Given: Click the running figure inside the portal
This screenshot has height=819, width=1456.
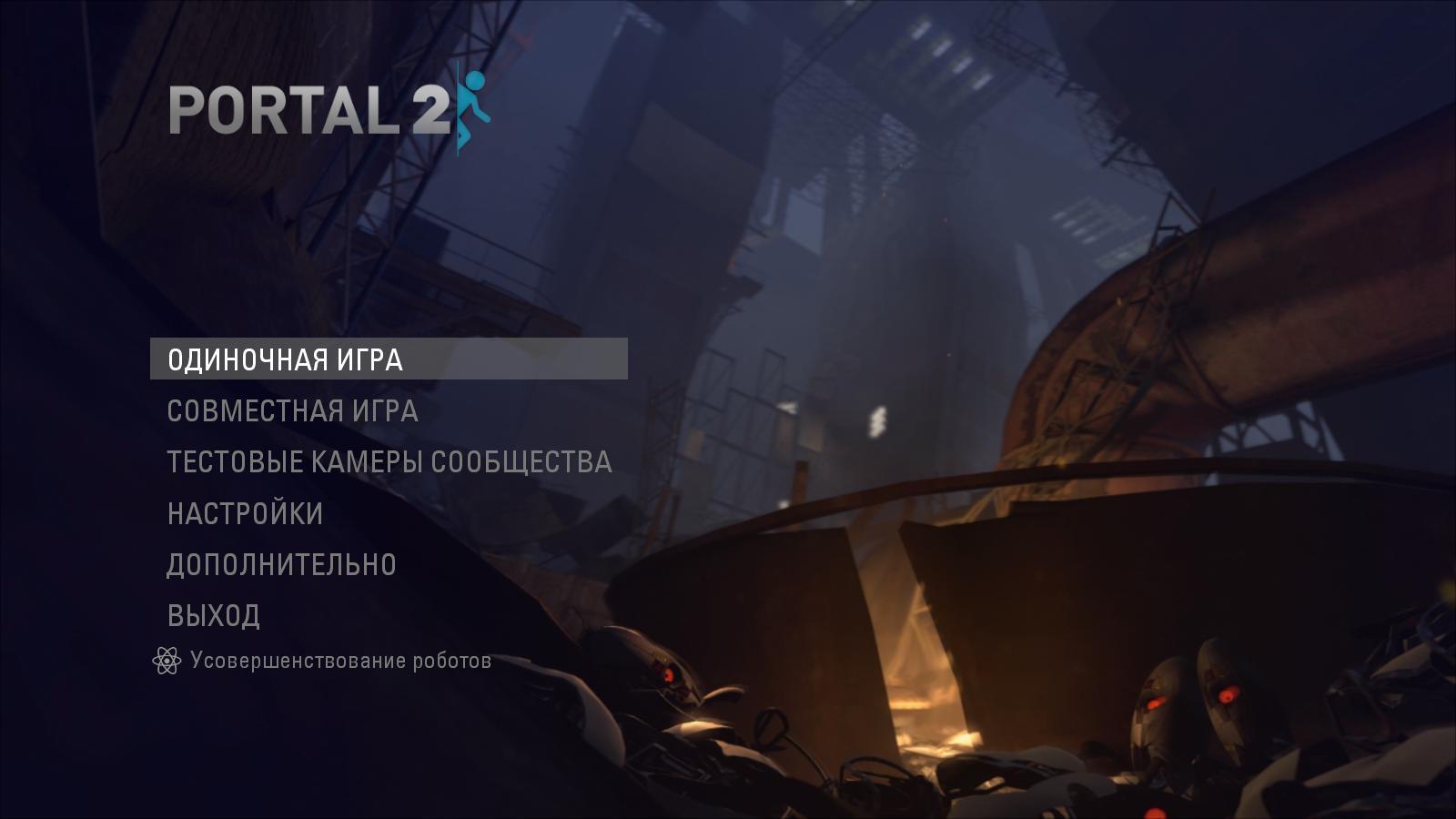Looking at the screenshot, I should click(474, 105).
